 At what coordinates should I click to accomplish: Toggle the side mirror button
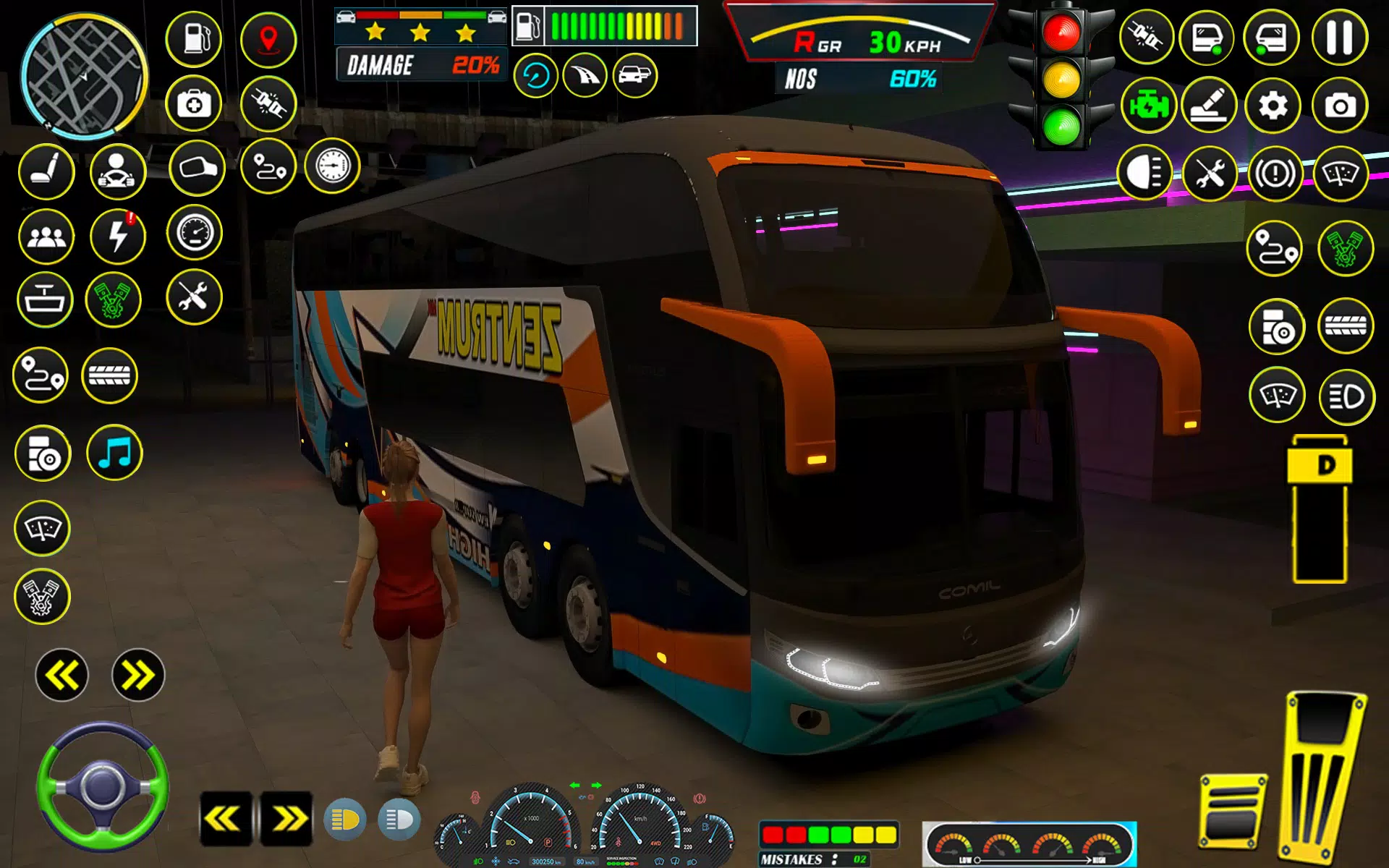click(x=197, y=169)
